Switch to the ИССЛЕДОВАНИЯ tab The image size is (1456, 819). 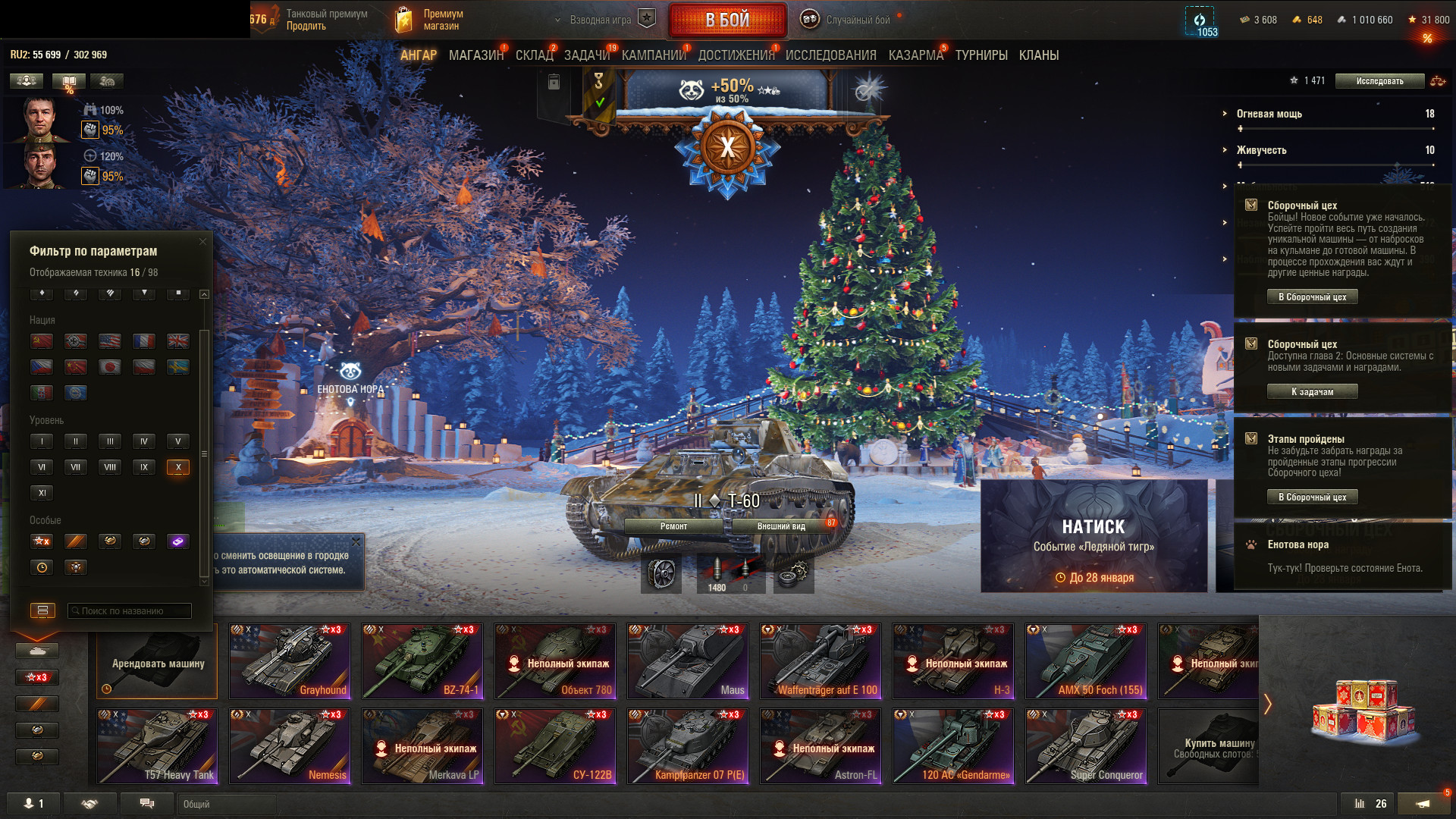(830, 55)
